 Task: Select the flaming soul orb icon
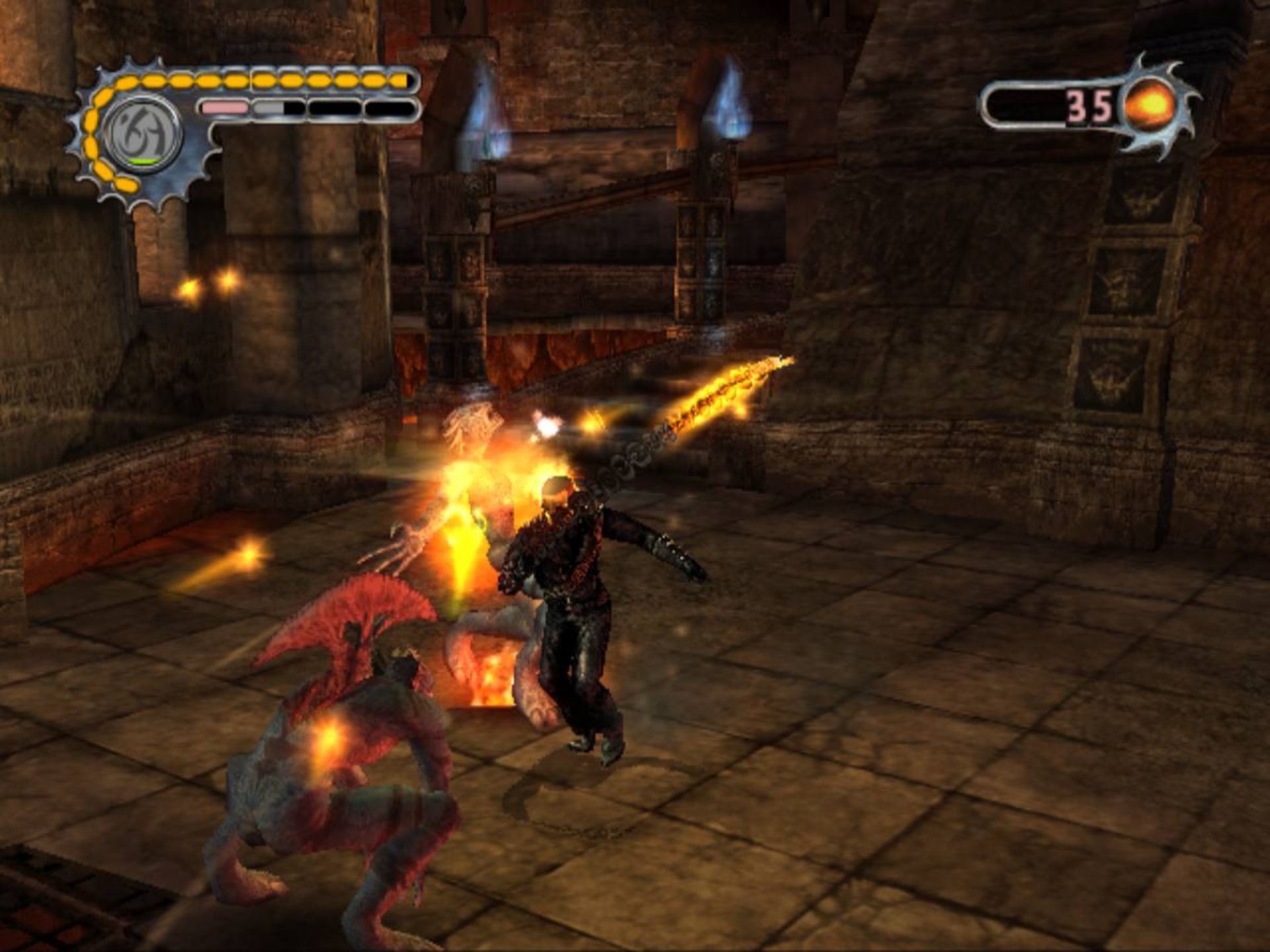coord(1151,105)
